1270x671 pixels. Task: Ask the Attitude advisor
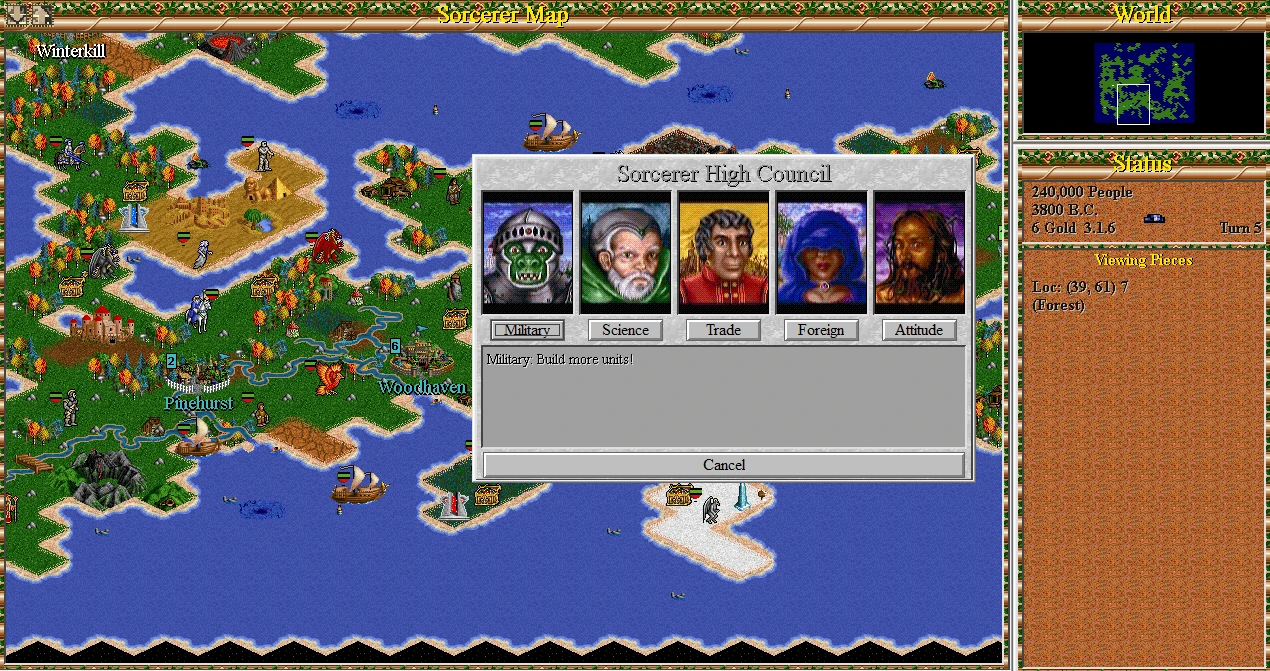(919, 330)
